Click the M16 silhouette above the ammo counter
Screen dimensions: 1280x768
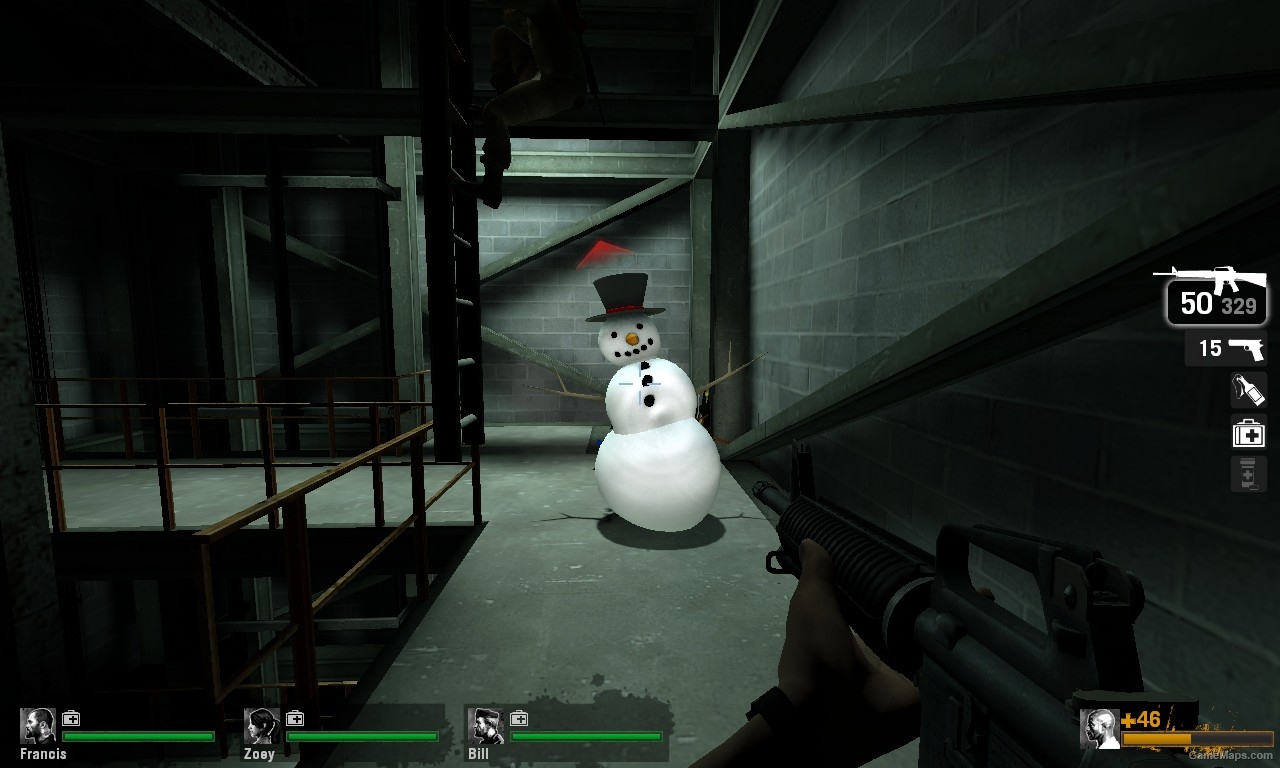click(1215, 277)
